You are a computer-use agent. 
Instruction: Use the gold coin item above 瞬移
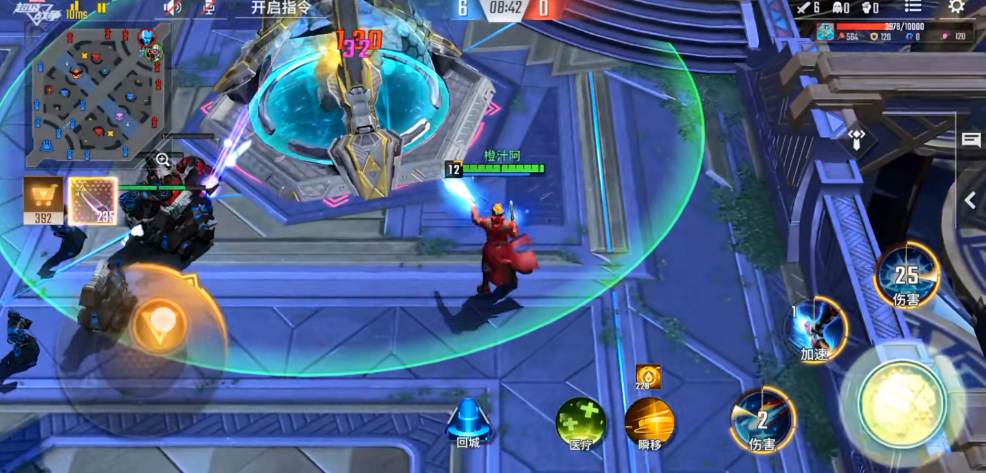648,377
